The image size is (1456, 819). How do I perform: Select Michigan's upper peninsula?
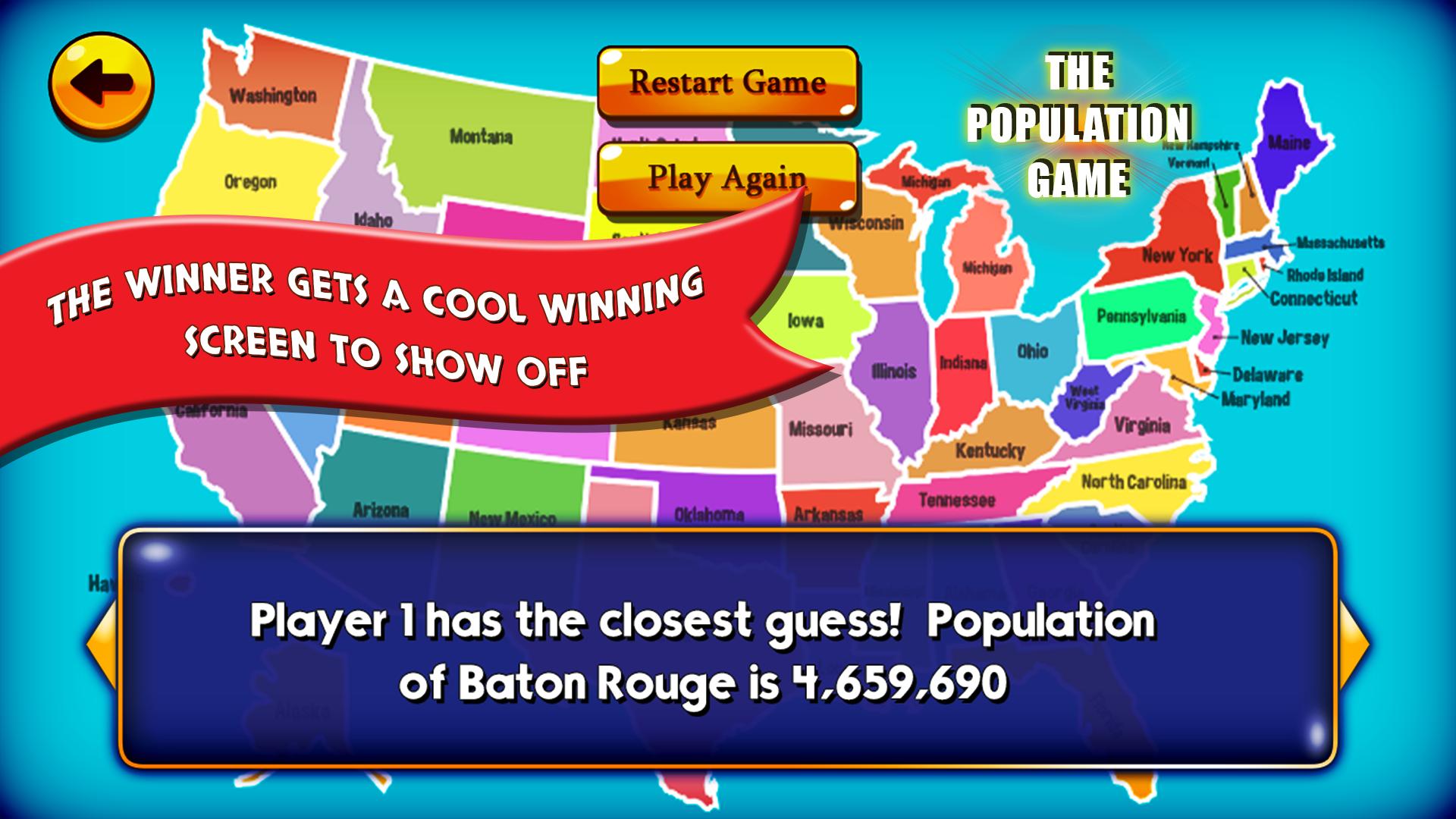tap(925, 182)
